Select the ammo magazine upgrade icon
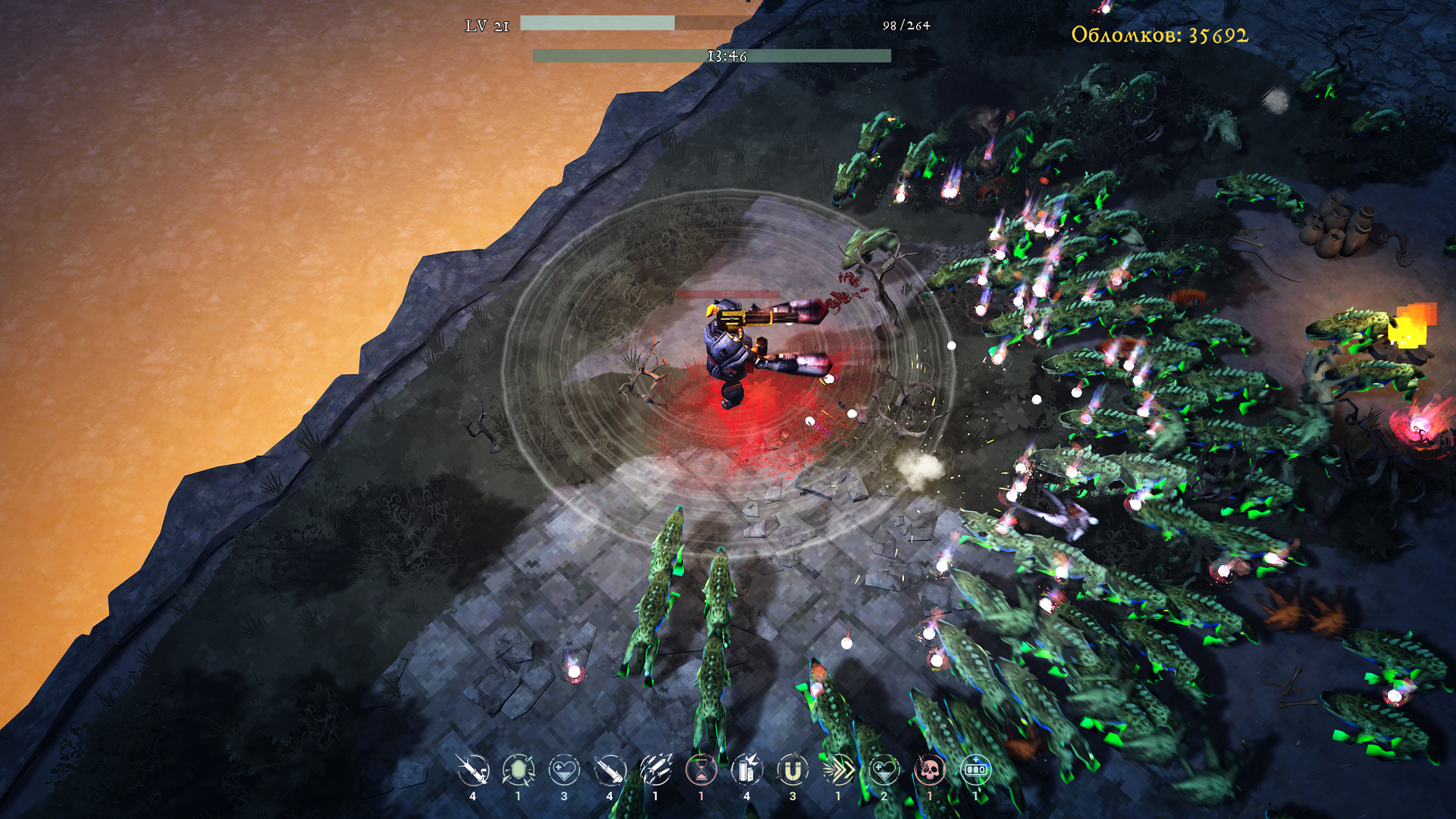1456x819 pixels. 747,770
